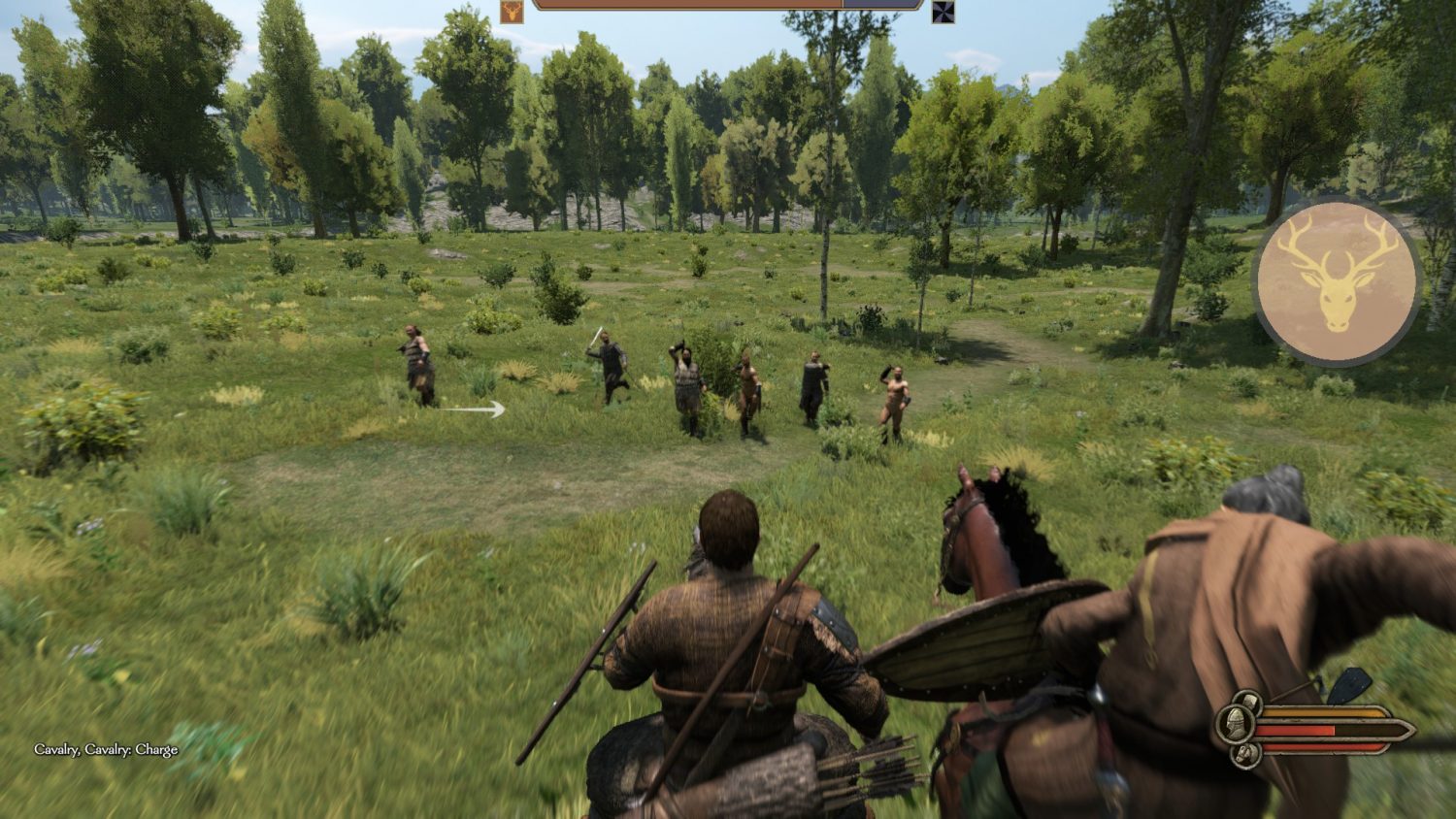Click the 'Cavalry, Cavalry: Charge' order text
1456x819 pixels.
tap(107, 750)
